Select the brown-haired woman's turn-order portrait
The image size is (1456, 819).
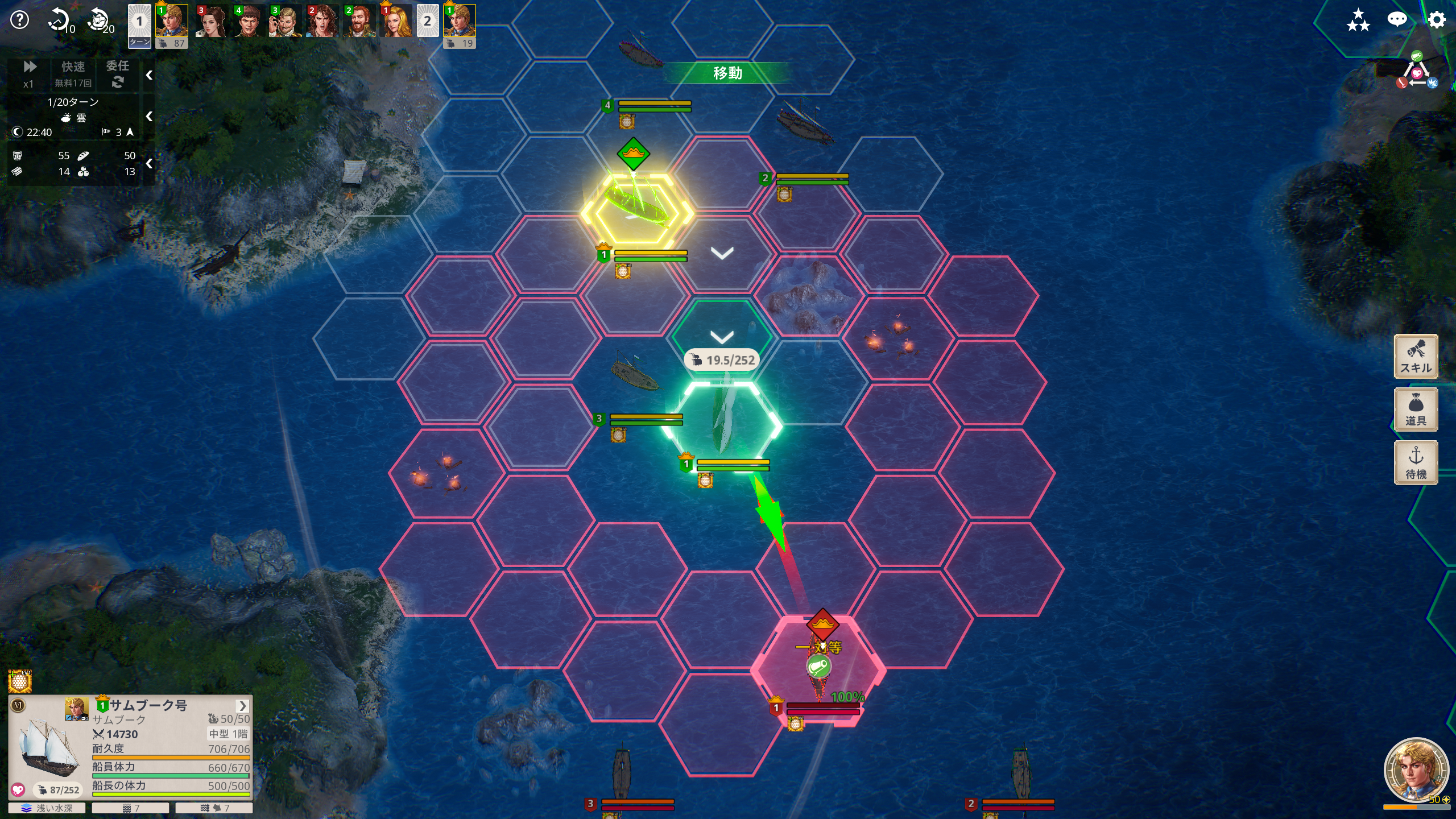click(211, 22)
